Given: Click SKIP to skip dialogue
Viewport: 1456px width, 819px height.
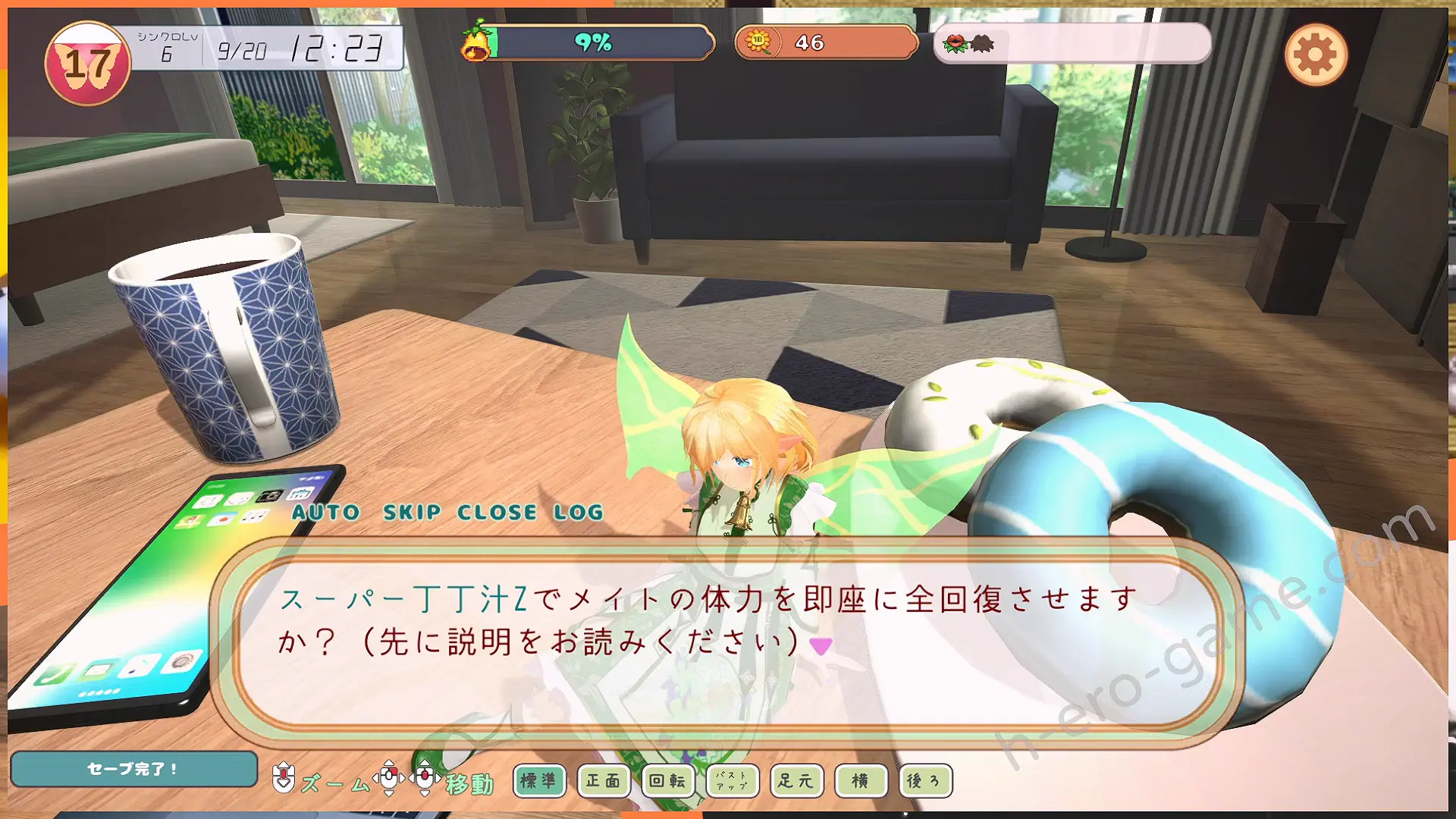Looking at the screenshot, I should pyautogui.click(x=412, y=513).
